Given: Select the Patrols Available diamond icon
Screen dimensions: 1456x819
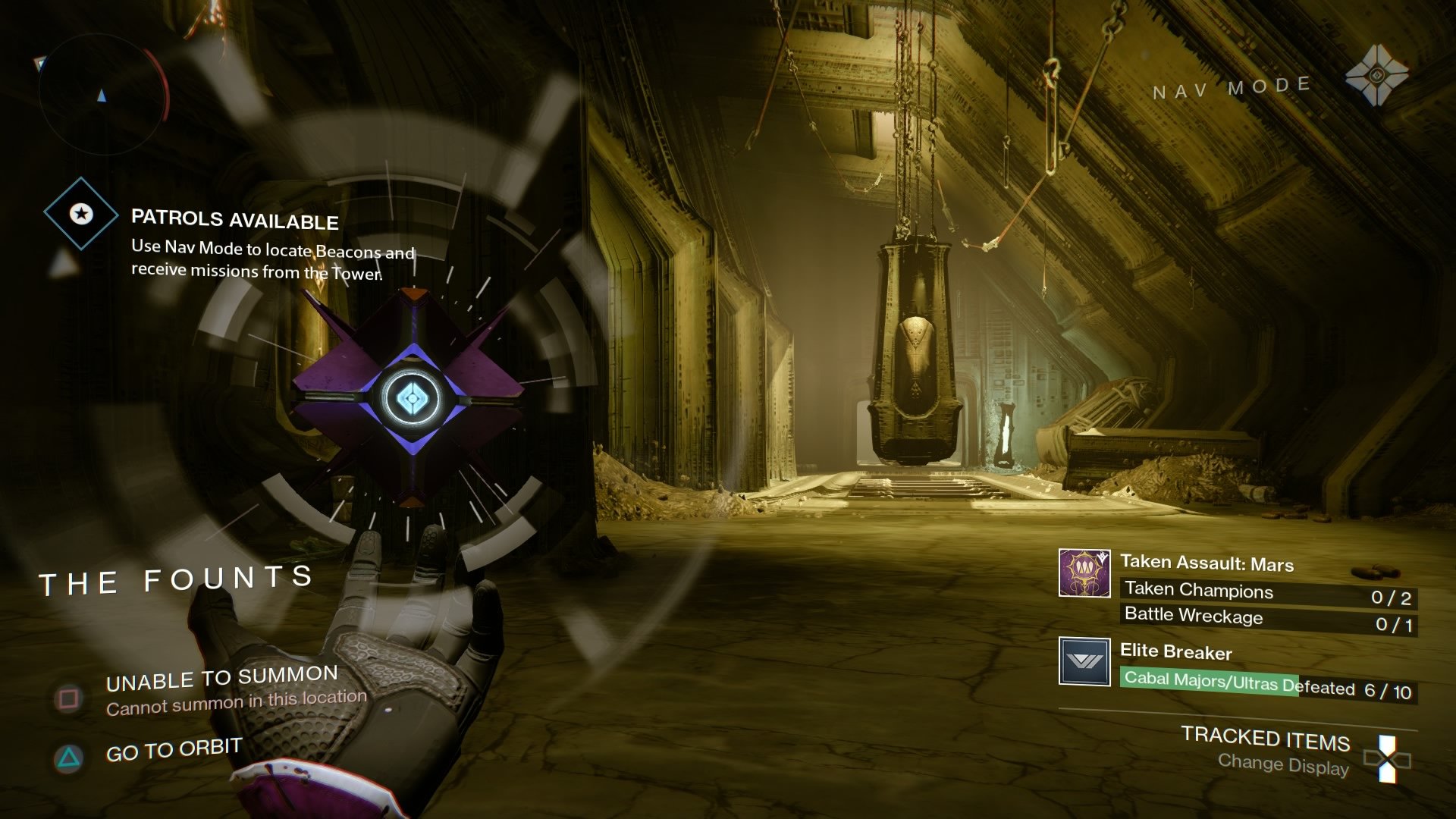Looking at the screenshot, I should (81, 214).
